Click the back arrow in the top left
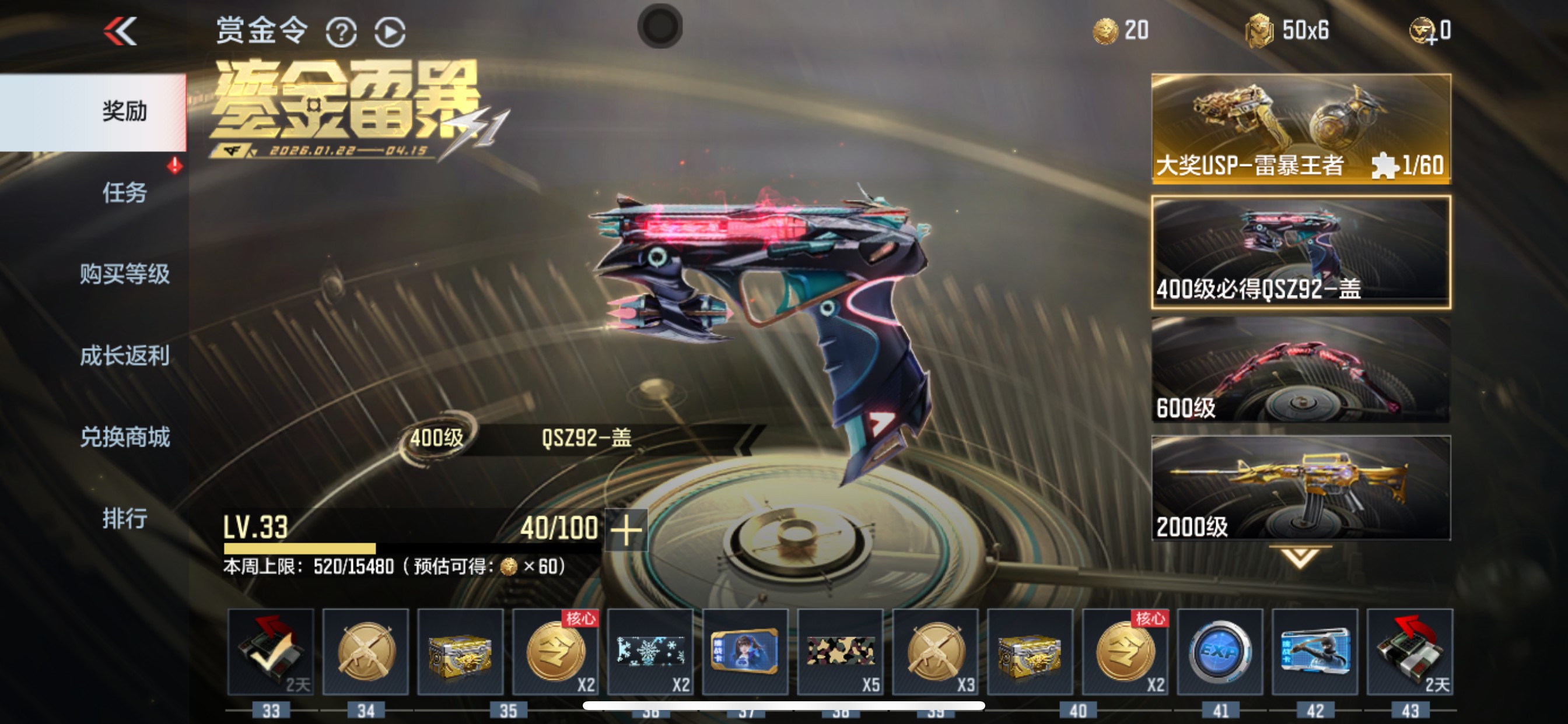Image resolution: width=1568 pixels, height=724 pixels. [120, 31]
